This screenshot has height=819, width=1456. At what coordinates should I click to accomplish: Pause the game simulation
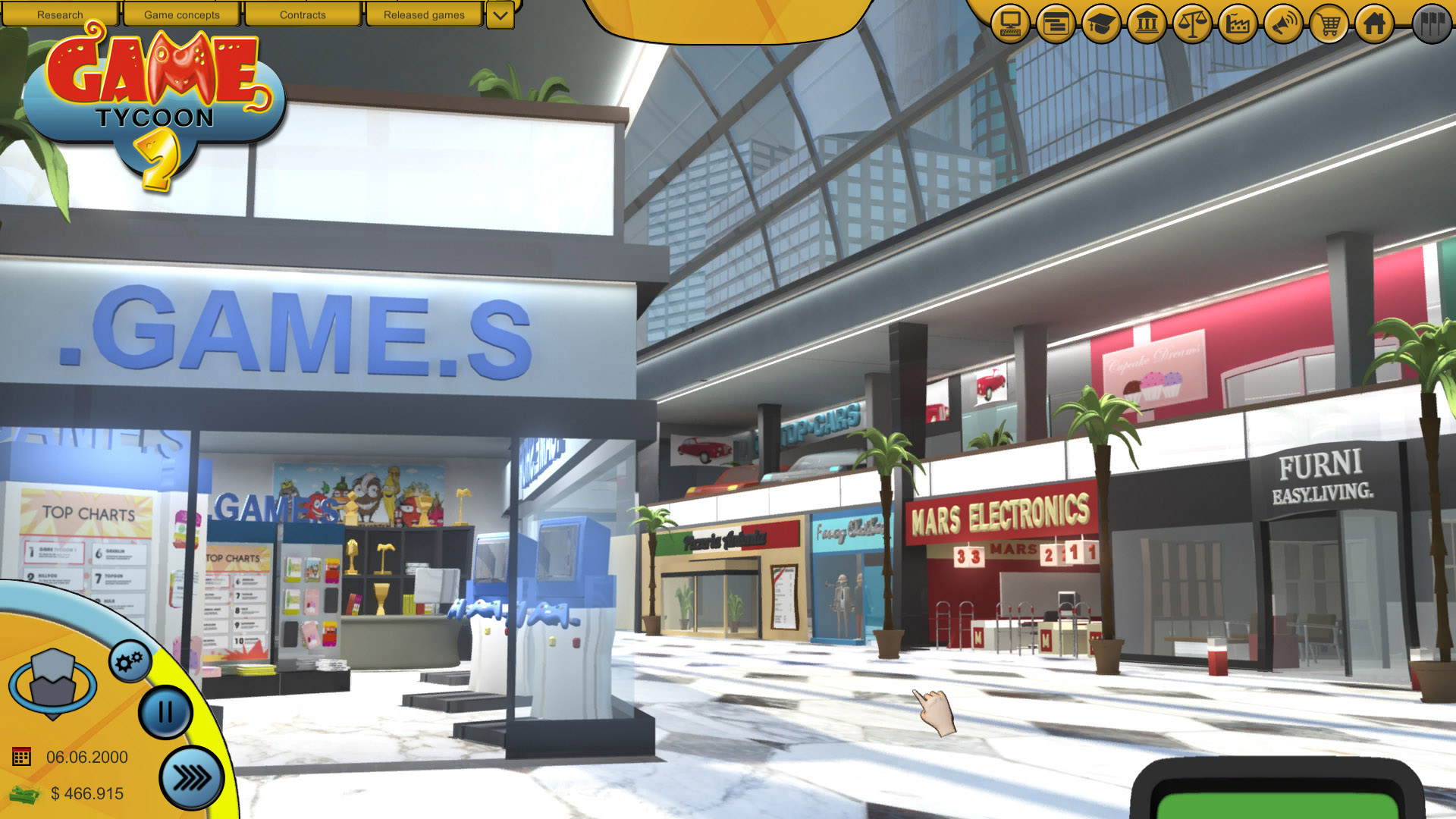pos(165,711)
